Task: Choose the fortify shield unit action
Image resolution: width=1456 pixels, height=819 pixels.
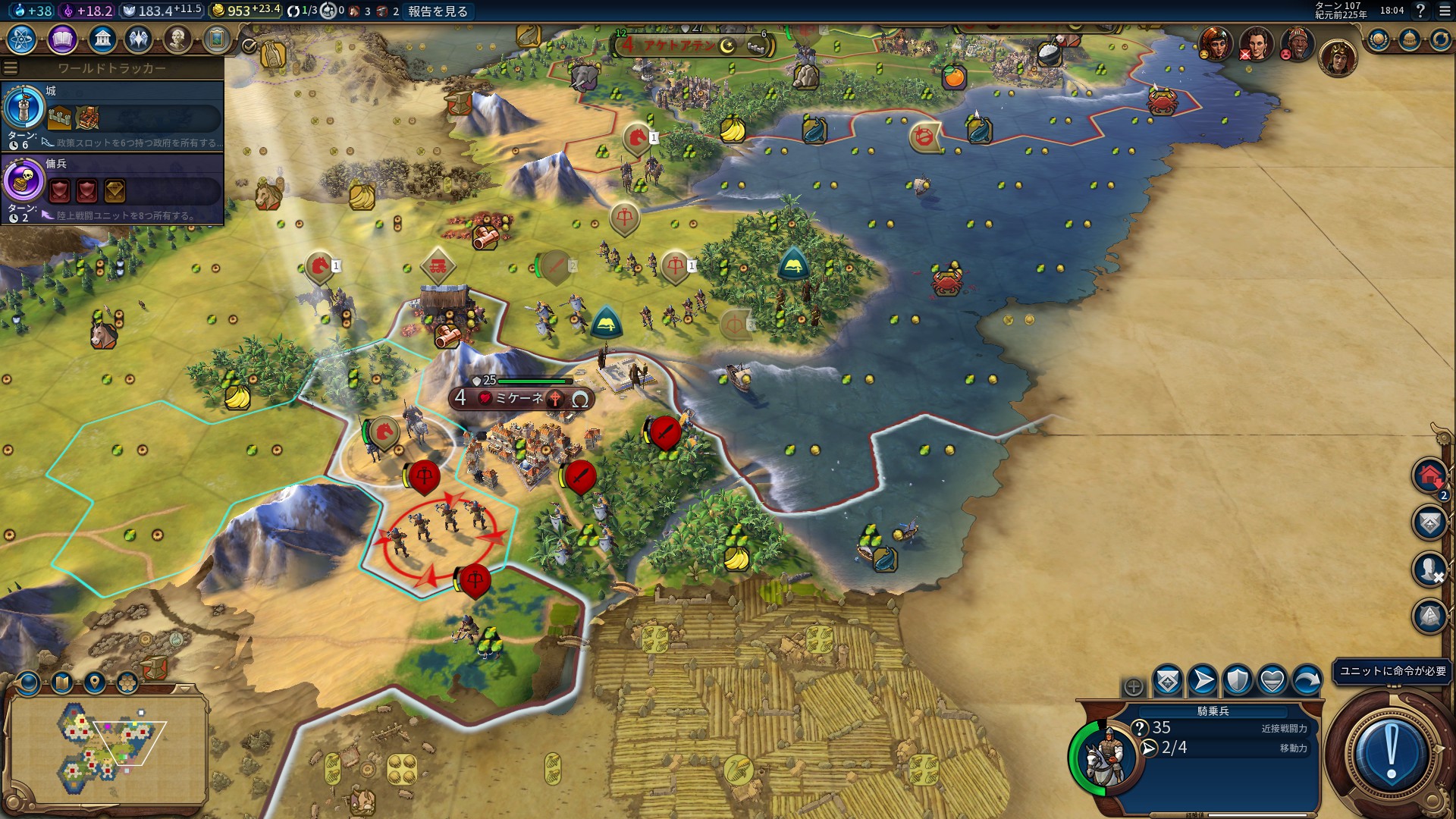Action: pyautogui.click(x=1238, y=680)
